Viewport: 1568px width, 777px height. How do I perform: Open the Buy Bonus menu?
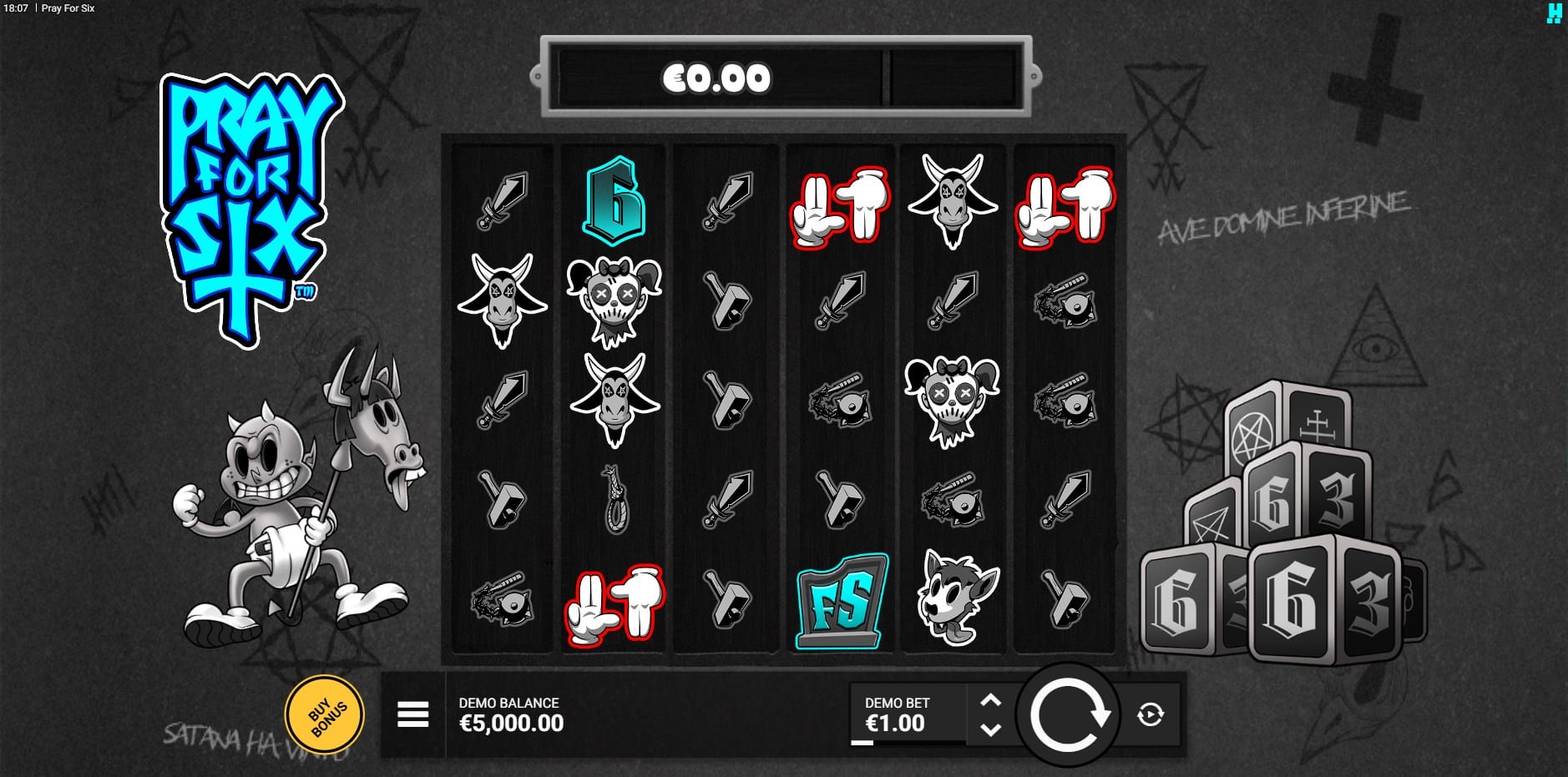click(x=325, y=715)
